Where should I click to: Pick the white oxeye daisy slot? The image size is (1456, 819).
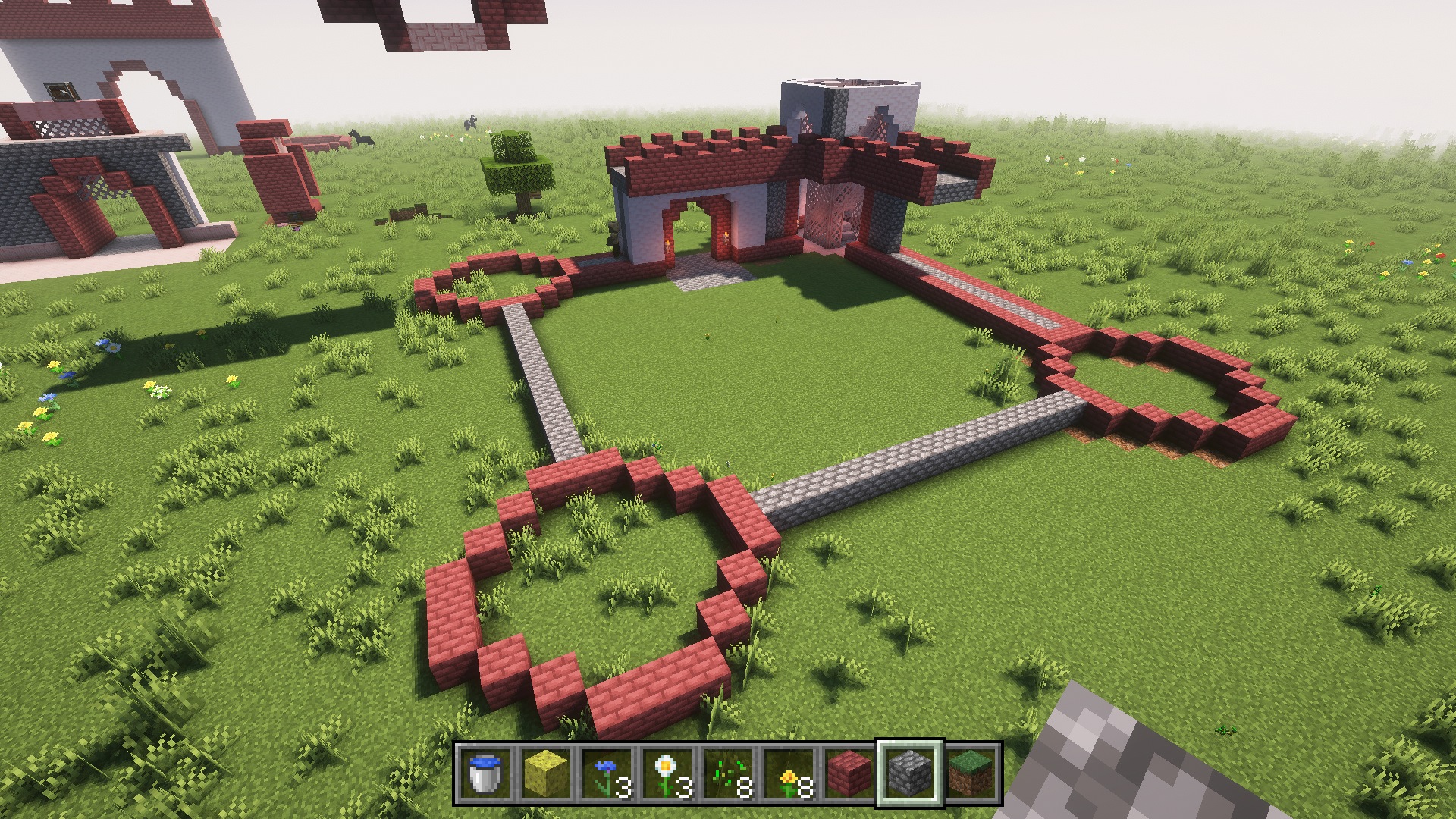point(667,773)
